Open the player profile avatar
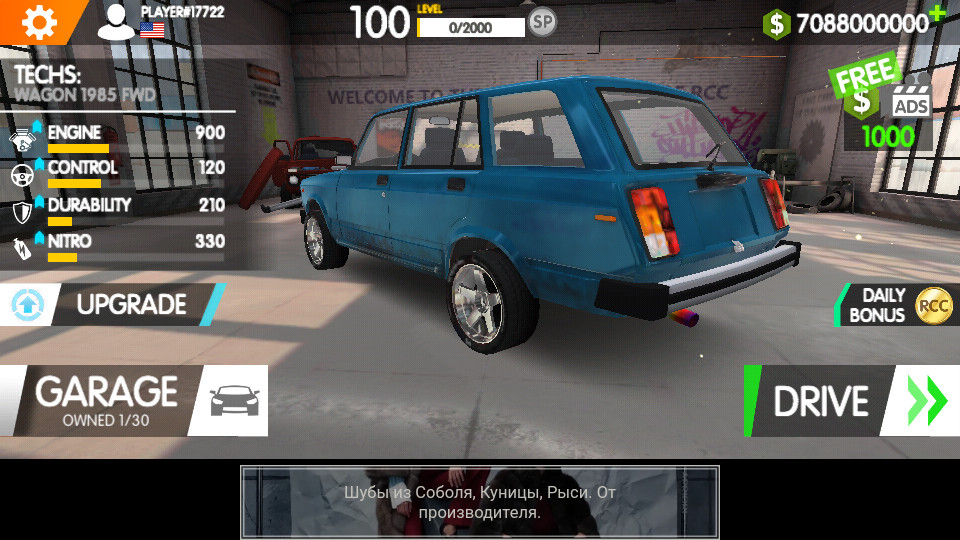This screenshot has width=960, height=540. pyautogui.click(x=116, y=22)
